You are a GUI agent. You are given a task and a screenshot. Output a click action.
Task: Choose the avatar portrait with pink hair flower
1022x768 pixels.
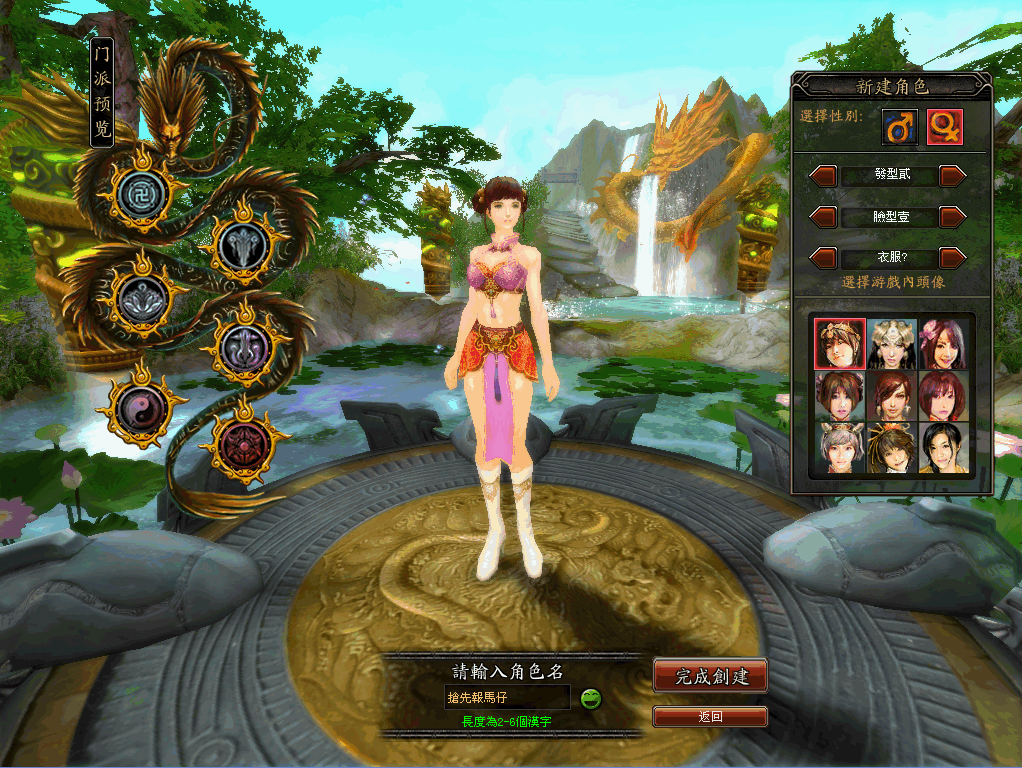click(942, 344)
